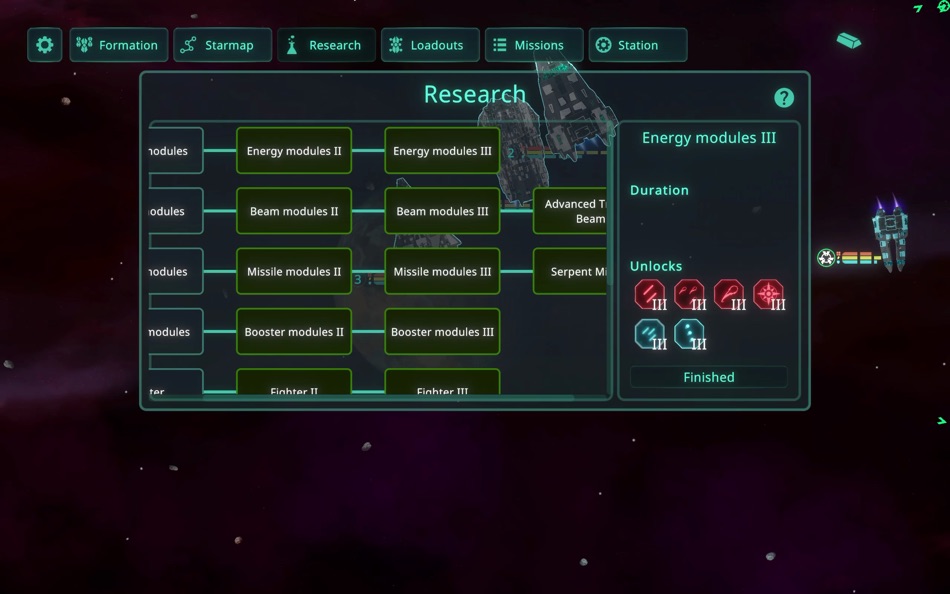Pick the Missile modules II research

pyautogui.click(x=294, y=271)
